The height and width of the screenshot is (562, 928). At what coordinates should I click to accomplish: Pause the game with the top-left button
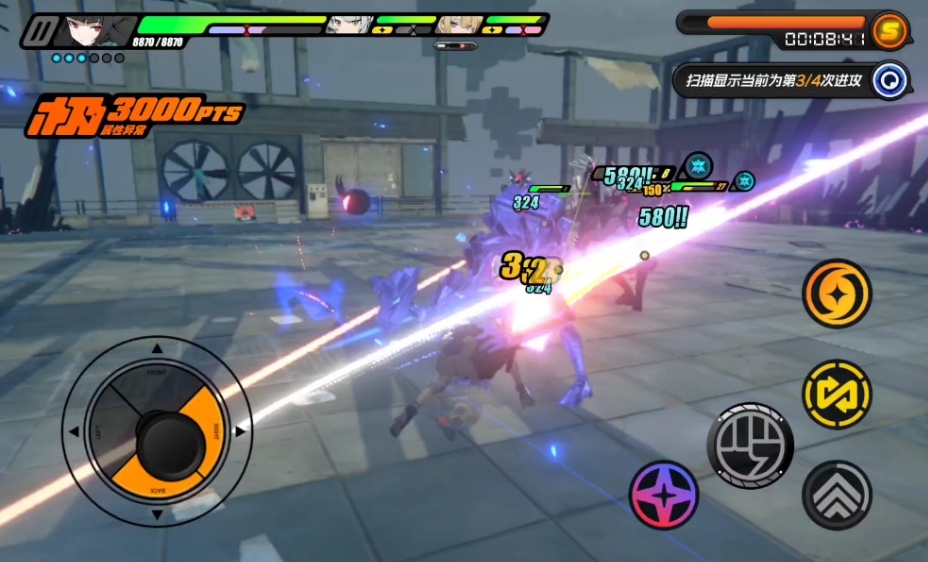coord(39,31)
